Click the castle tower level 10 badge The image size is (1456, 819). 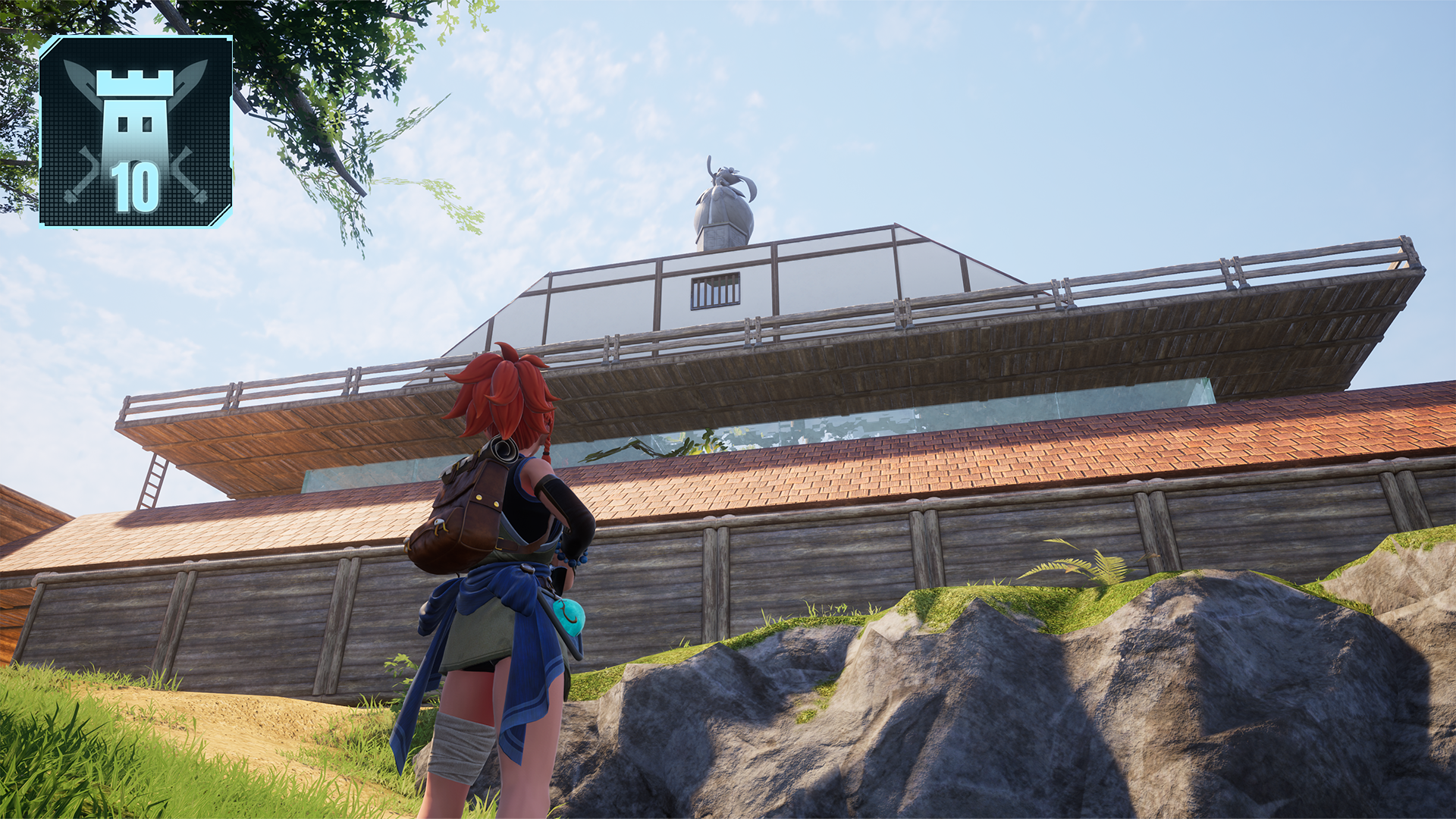click(136, 131)
